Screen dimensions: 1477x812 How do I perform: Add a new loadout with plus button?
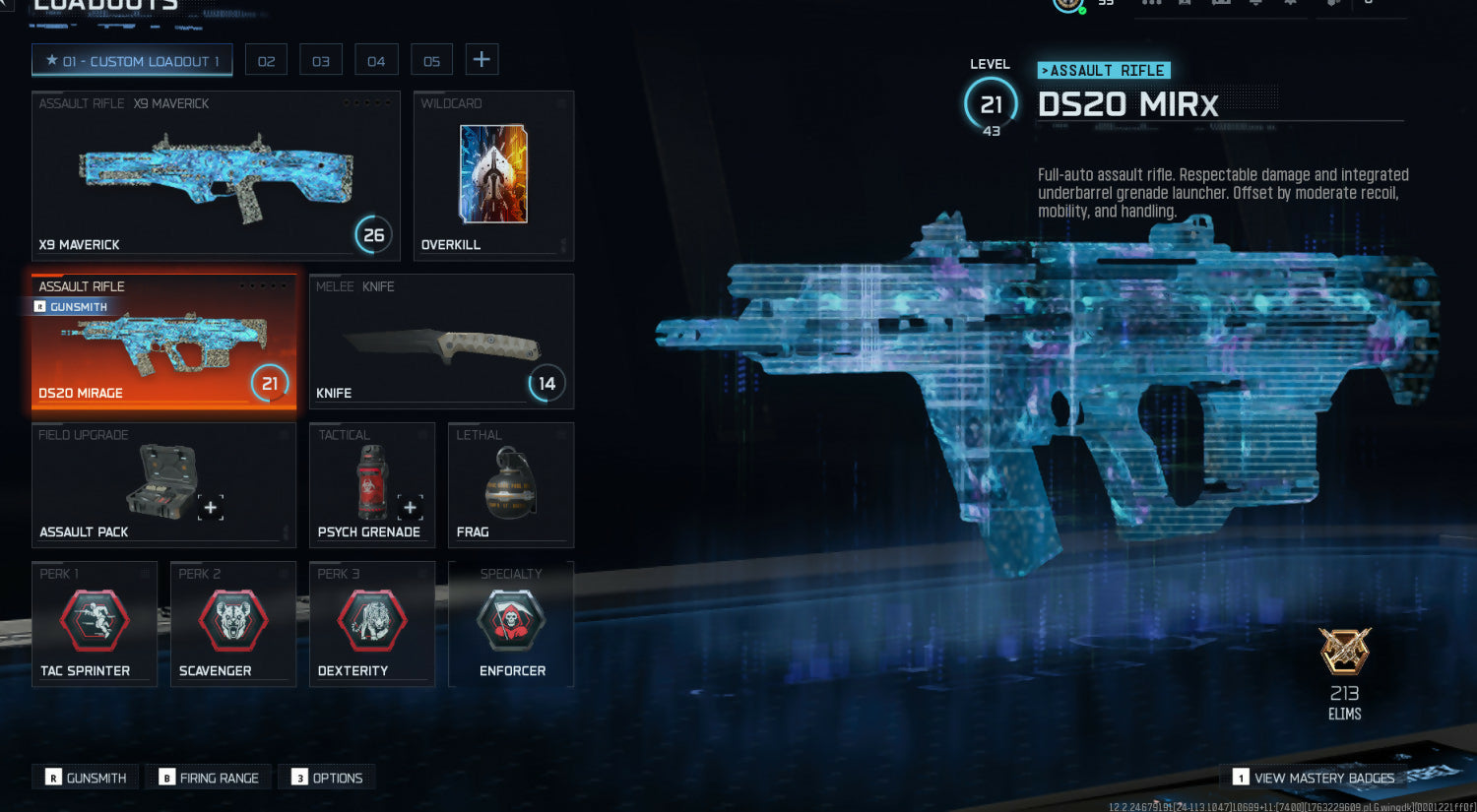pos(482,60)
